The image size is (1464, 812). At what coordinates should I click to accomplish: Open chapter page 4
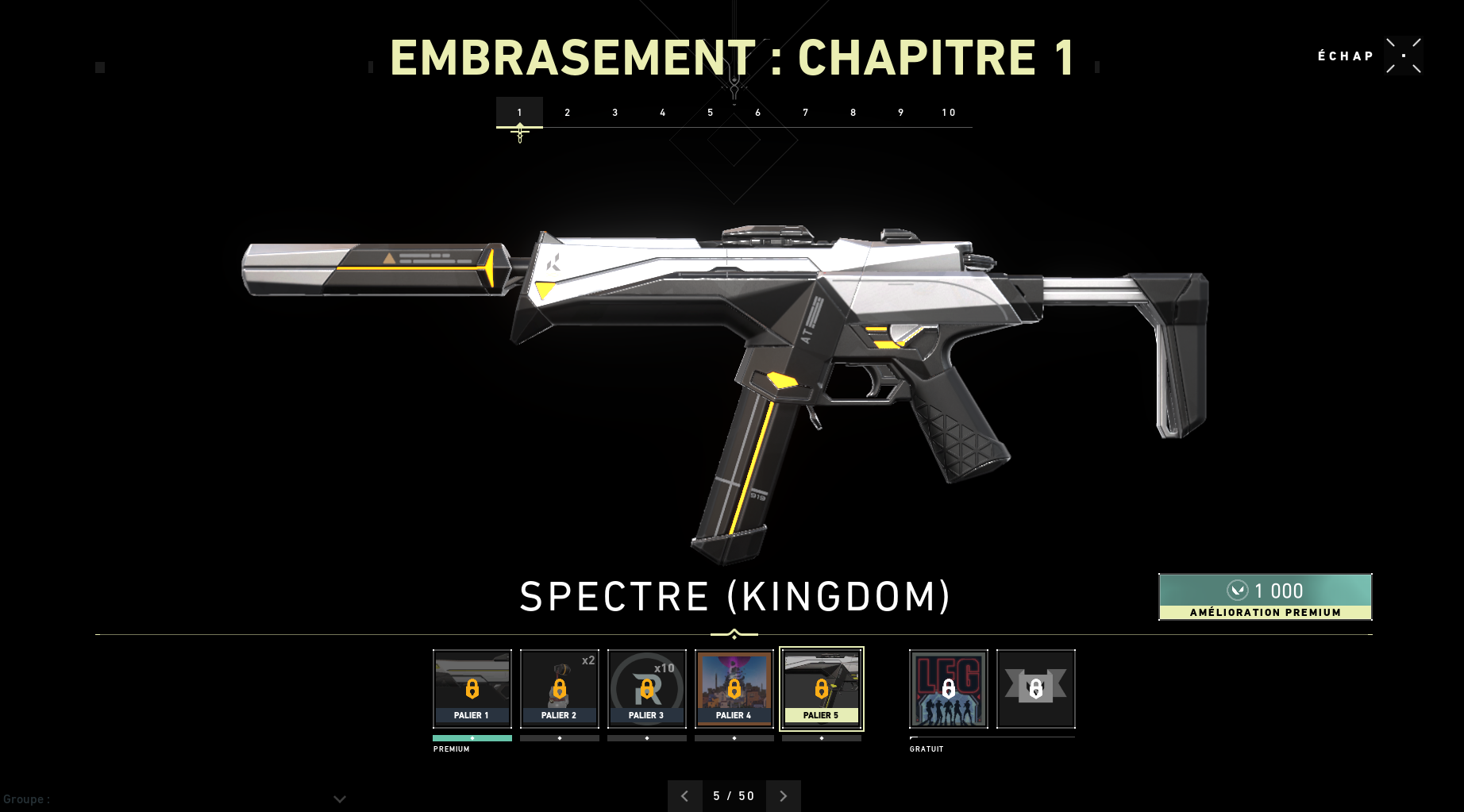663,113
